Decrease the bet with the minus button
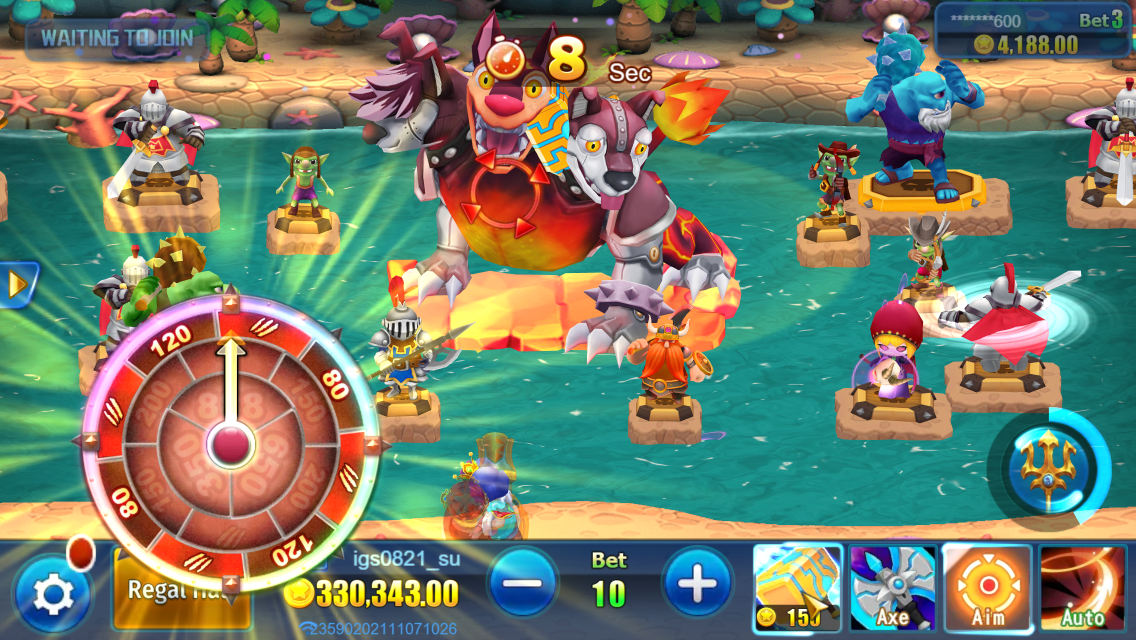Image resolution: width=1136 pixels, height=640 pixels. point(523,582)
